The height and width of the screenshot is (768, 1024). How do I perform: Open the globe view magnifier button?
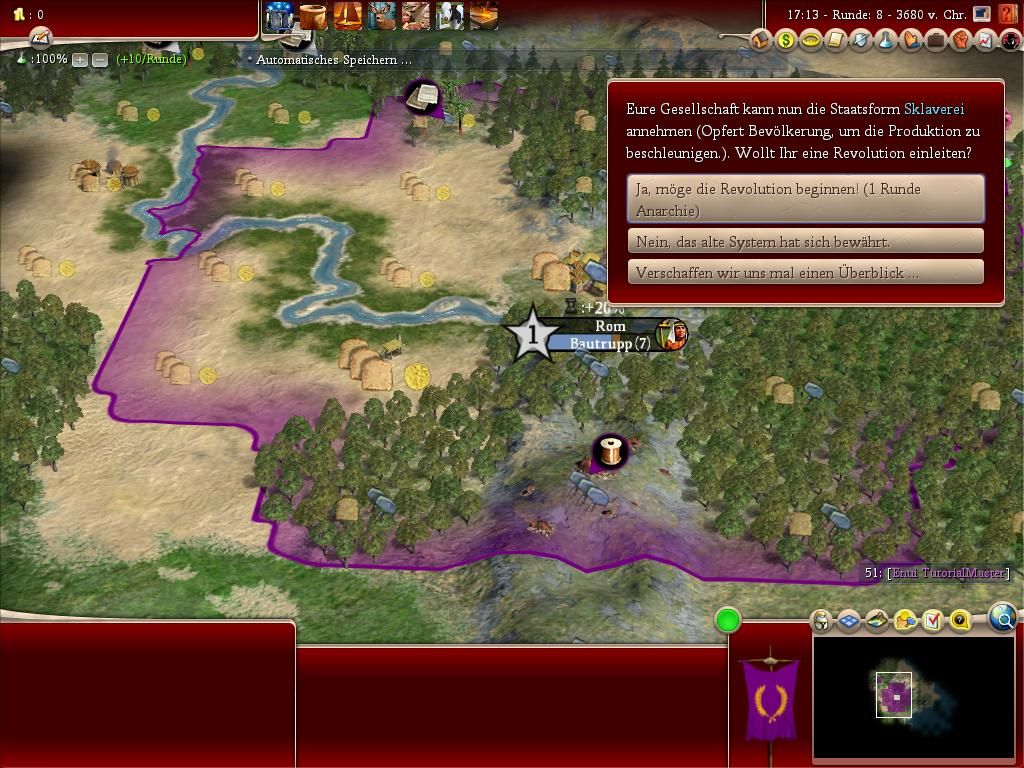(x=1003, y=617)
